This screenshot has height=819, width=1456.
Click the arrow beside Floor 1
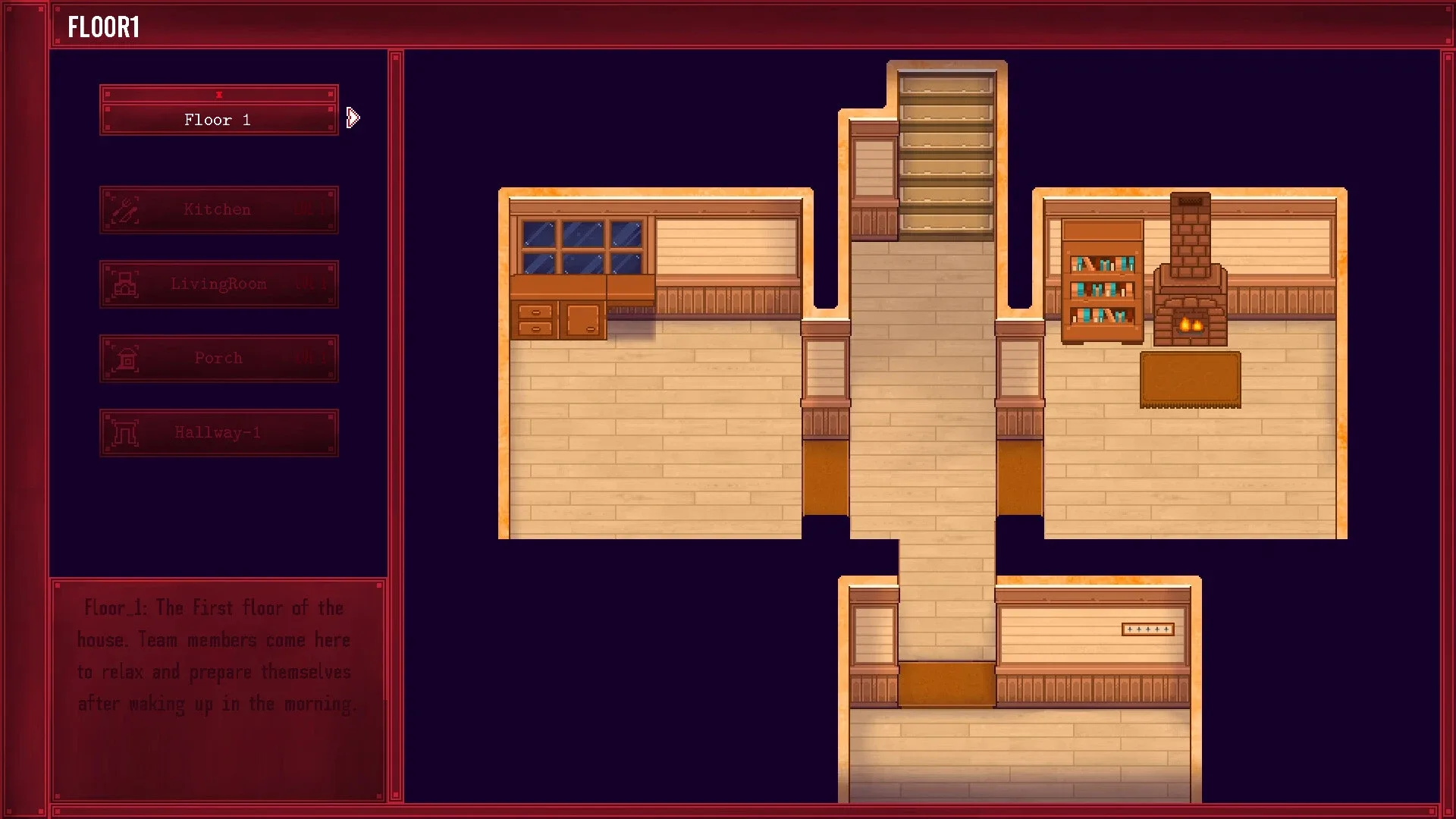(351, 118)
